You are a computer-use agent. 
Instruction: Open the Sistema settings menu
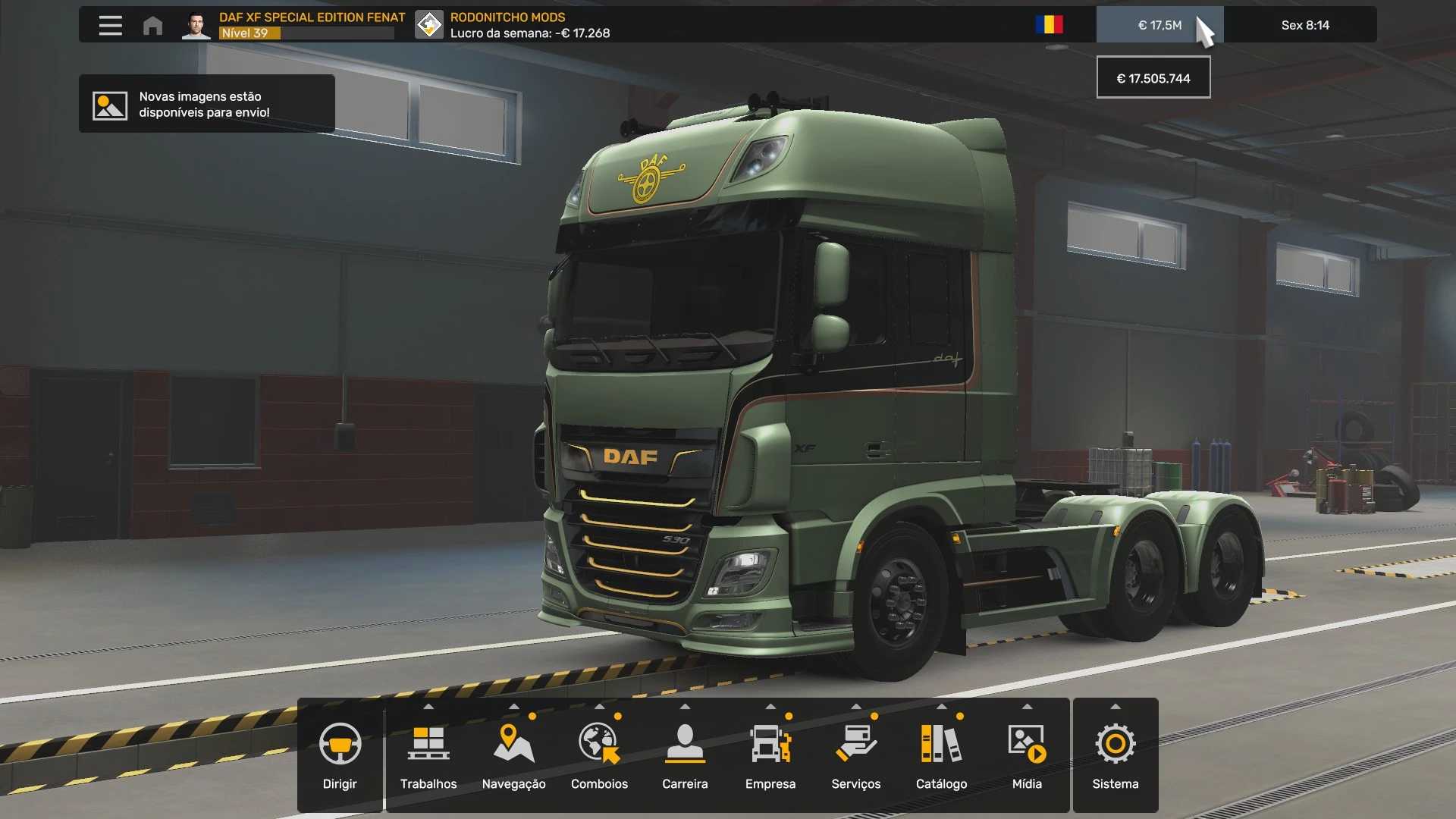(1115, 755)
